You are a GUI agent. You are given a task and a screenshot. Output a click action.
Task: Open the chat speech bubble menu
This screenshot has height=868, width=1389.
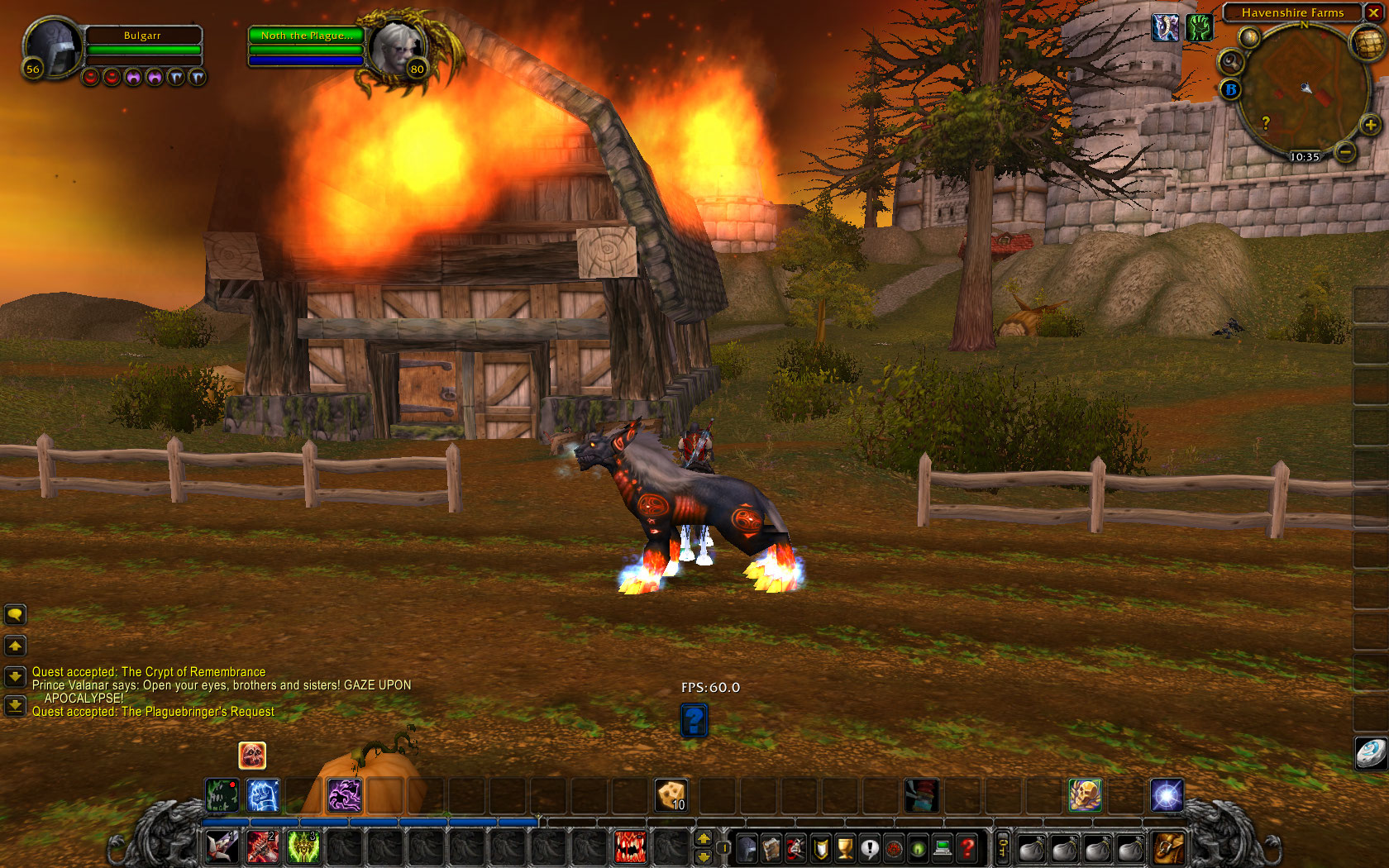[x=15, y=614]
